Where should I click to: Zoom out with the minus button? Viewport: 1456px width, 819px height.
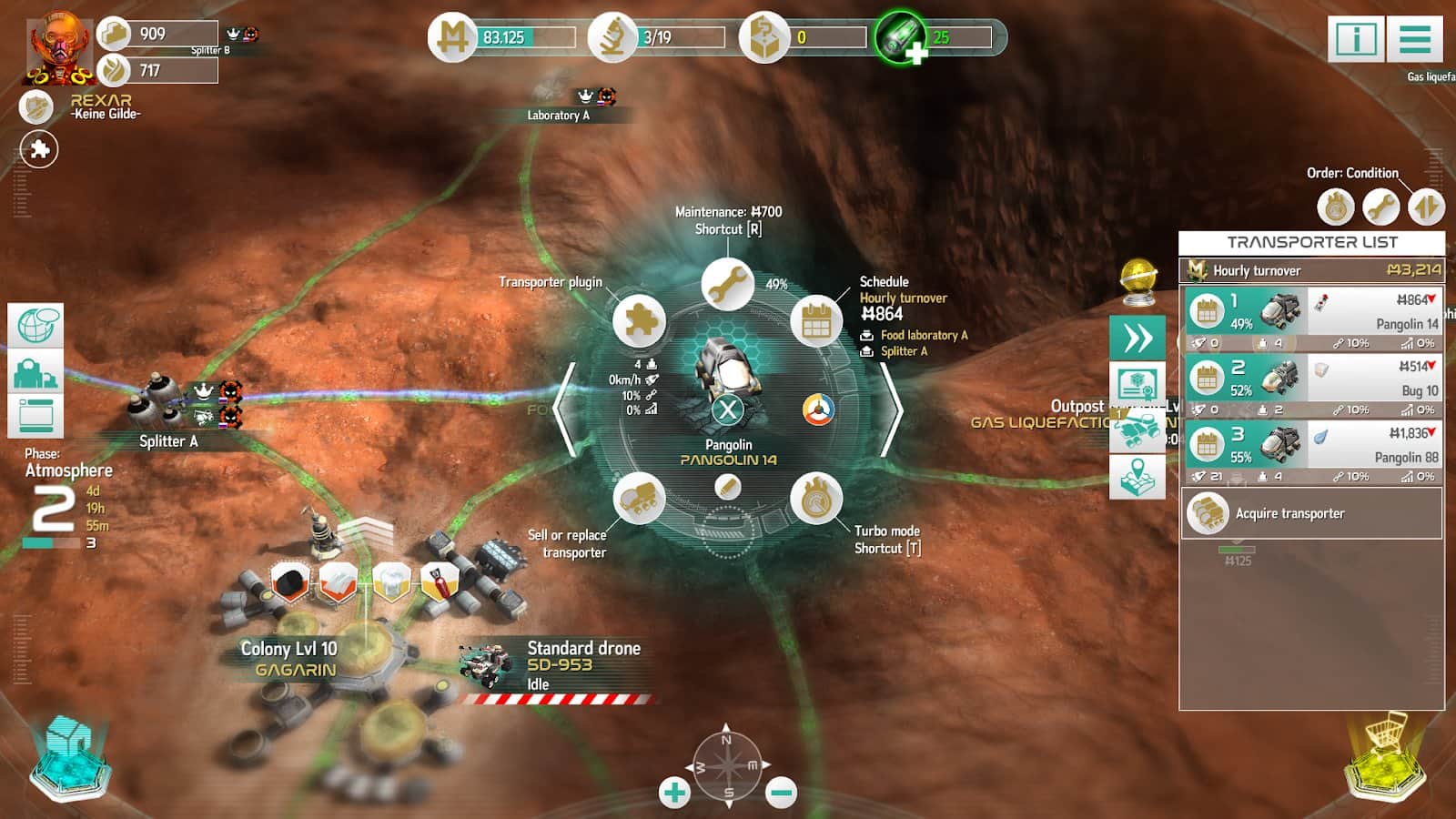pyautogui.click(x=781, y=793)
